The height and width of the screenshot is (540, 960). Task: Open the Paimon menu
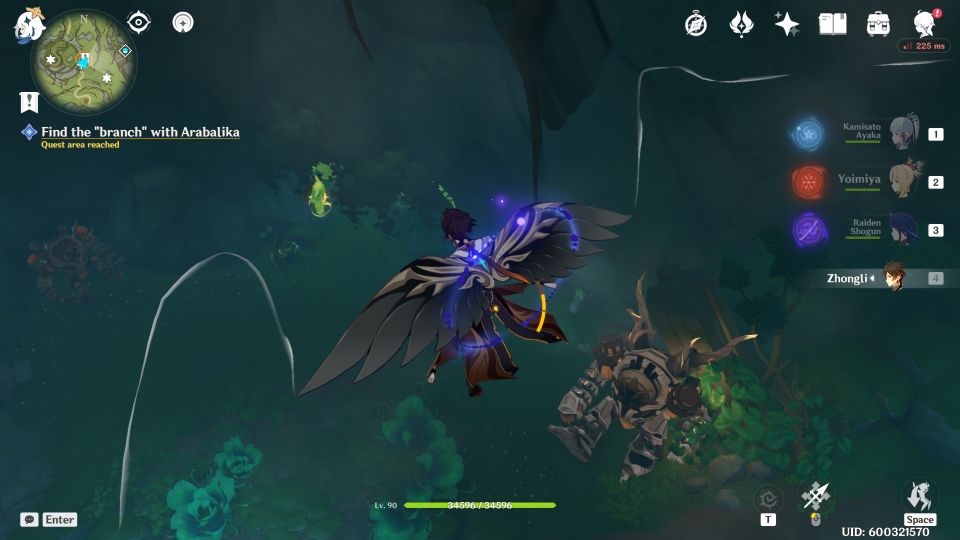coord(26,24)
